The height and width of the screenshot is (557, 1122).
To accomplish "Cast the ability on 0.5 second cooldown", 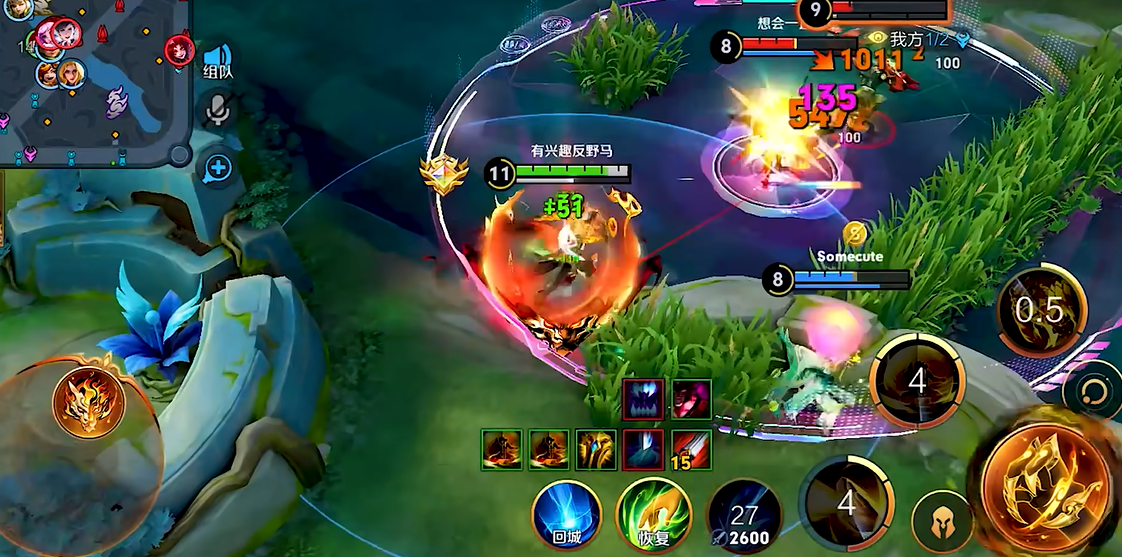I will [1040, 310].
